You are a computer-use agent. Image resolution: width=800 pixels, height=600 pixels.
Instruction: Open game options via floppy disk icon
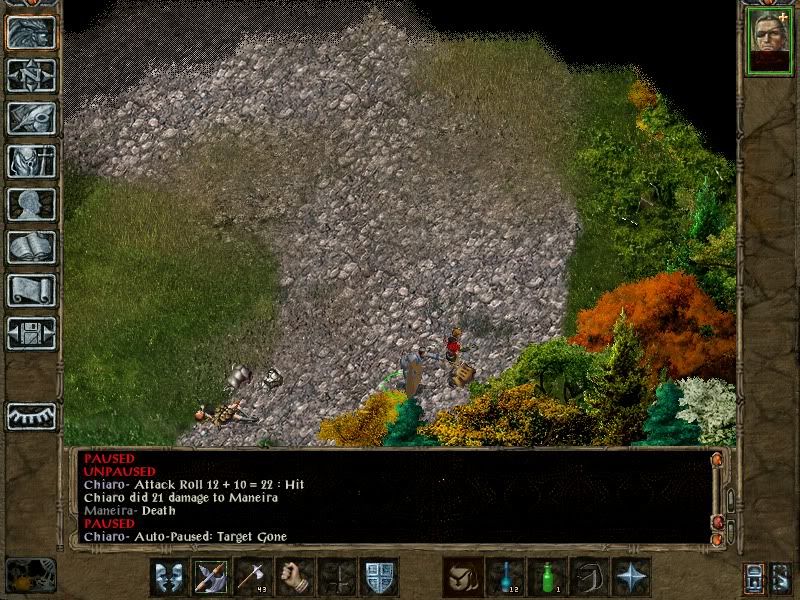click(31, 333)
